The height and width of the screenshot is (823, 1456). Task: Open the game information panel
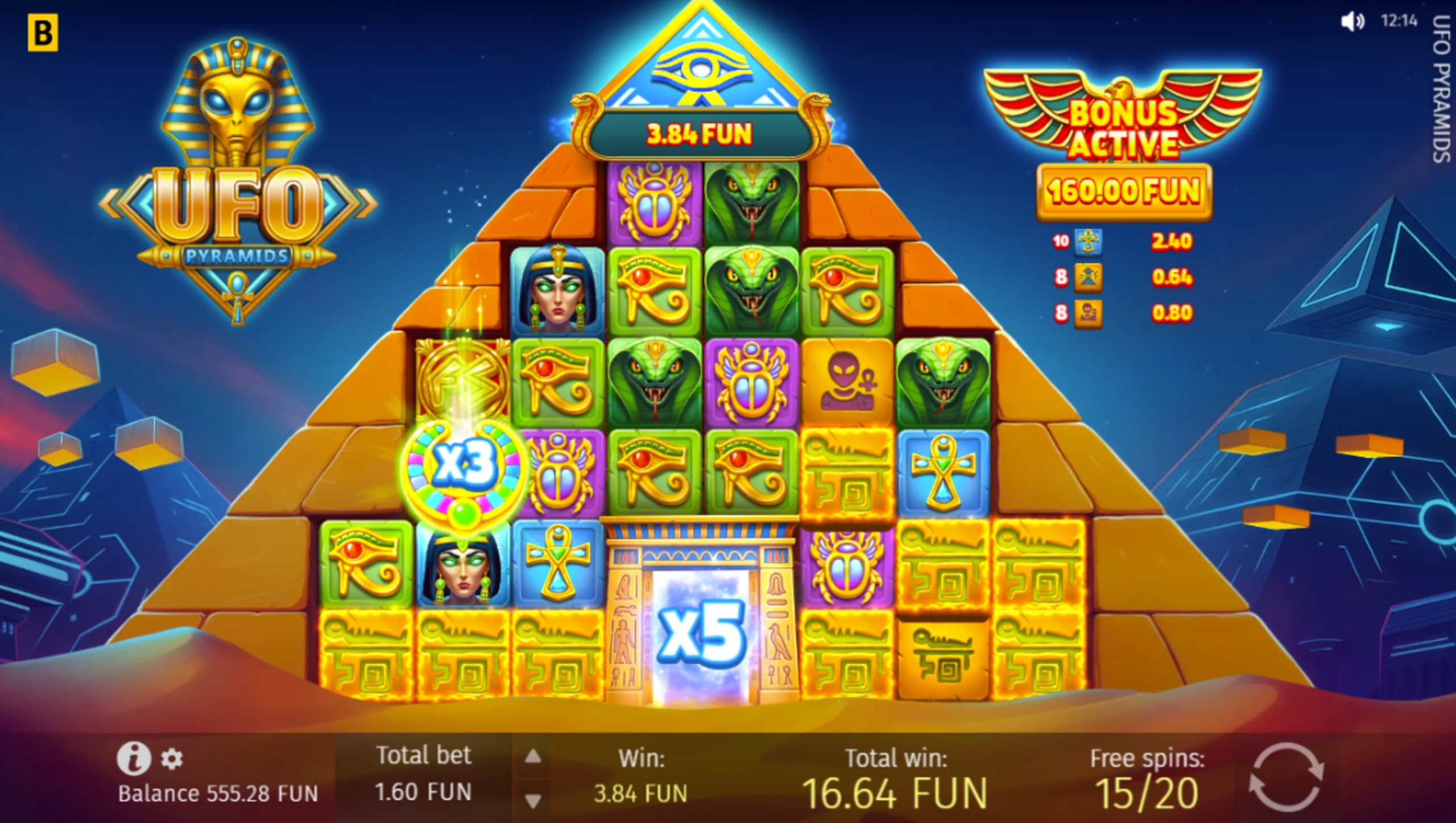pos(135,759)
